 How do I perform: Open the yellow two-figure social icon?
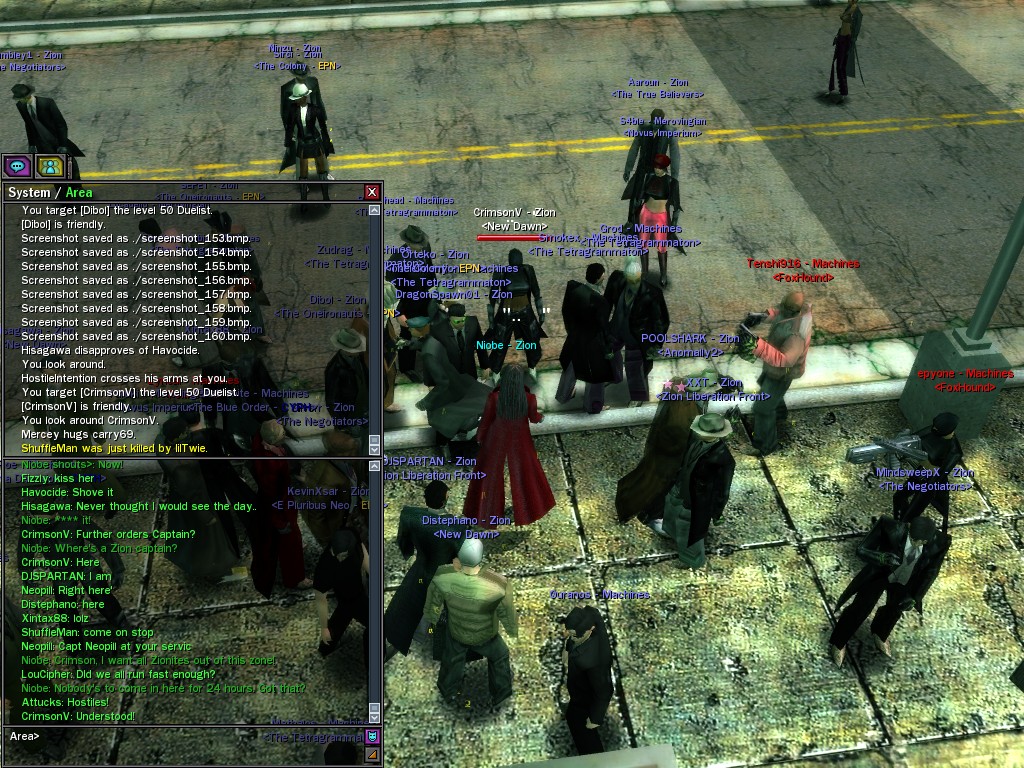point(50,166)
